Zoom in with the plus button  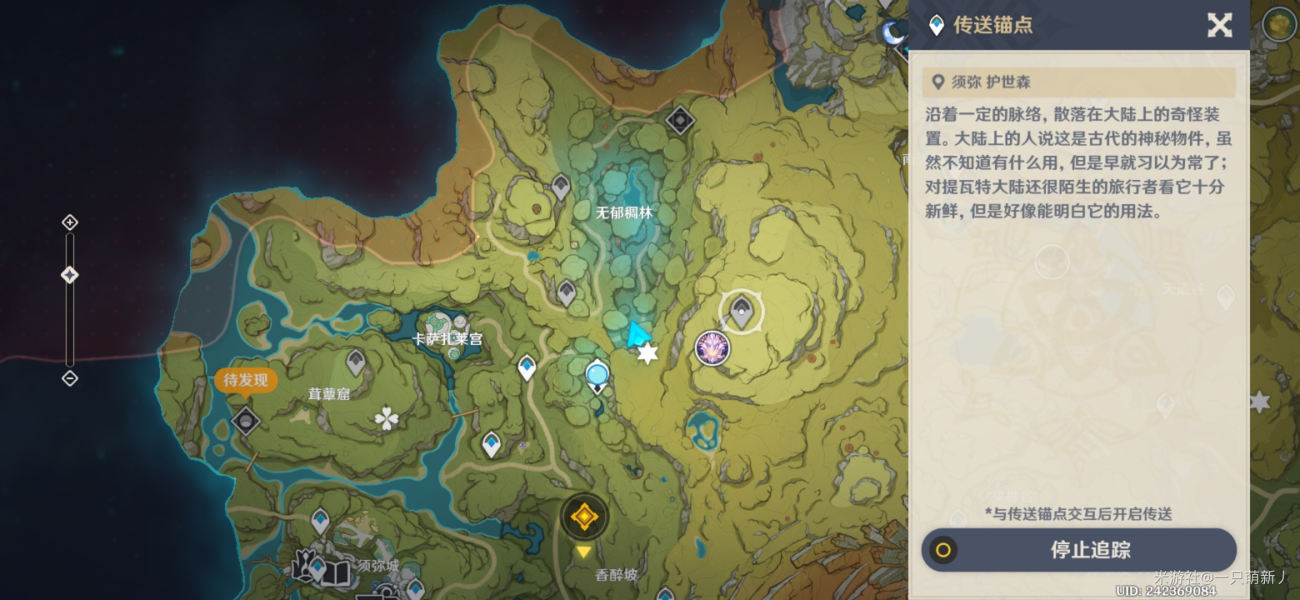coord(70,222)
